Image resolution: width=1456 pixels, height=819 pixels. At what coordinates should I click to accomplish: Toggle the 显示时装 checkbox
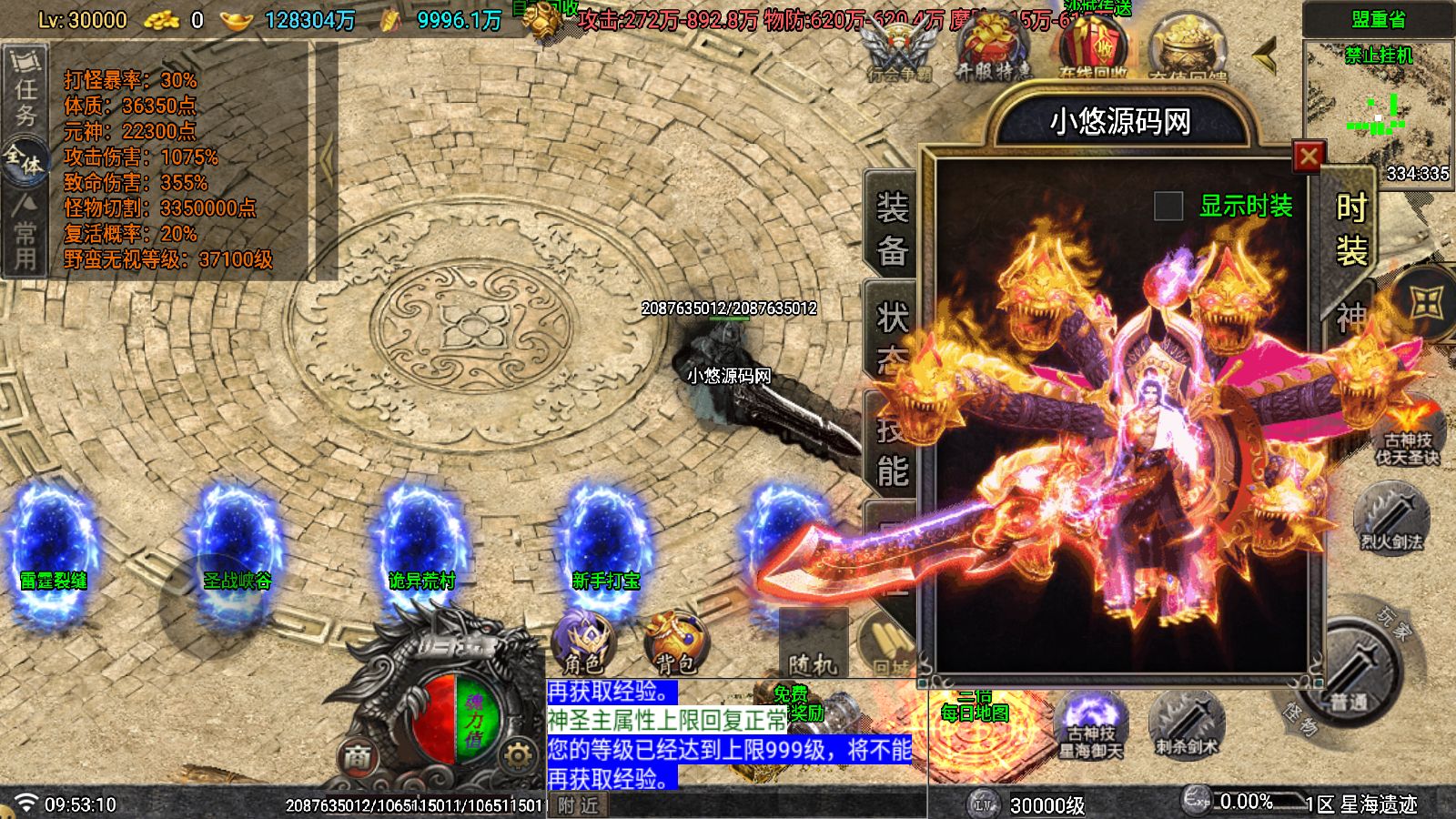pyautogui.click(x=1168, y=207)
